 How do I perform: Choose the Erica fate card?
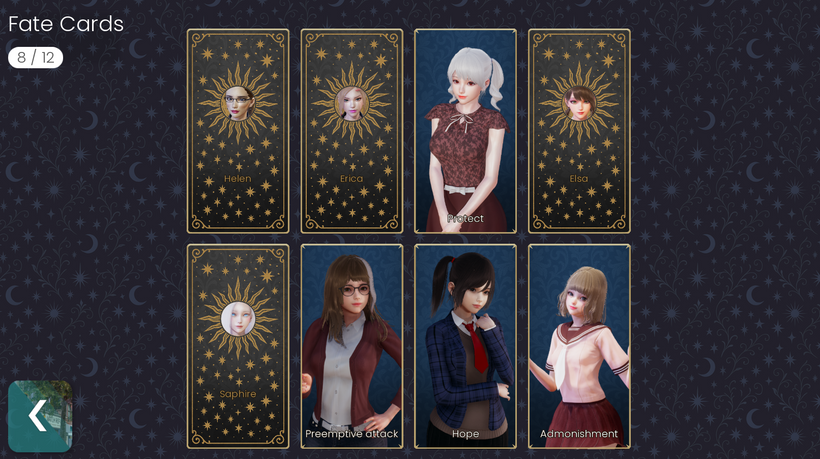(352, 131)
